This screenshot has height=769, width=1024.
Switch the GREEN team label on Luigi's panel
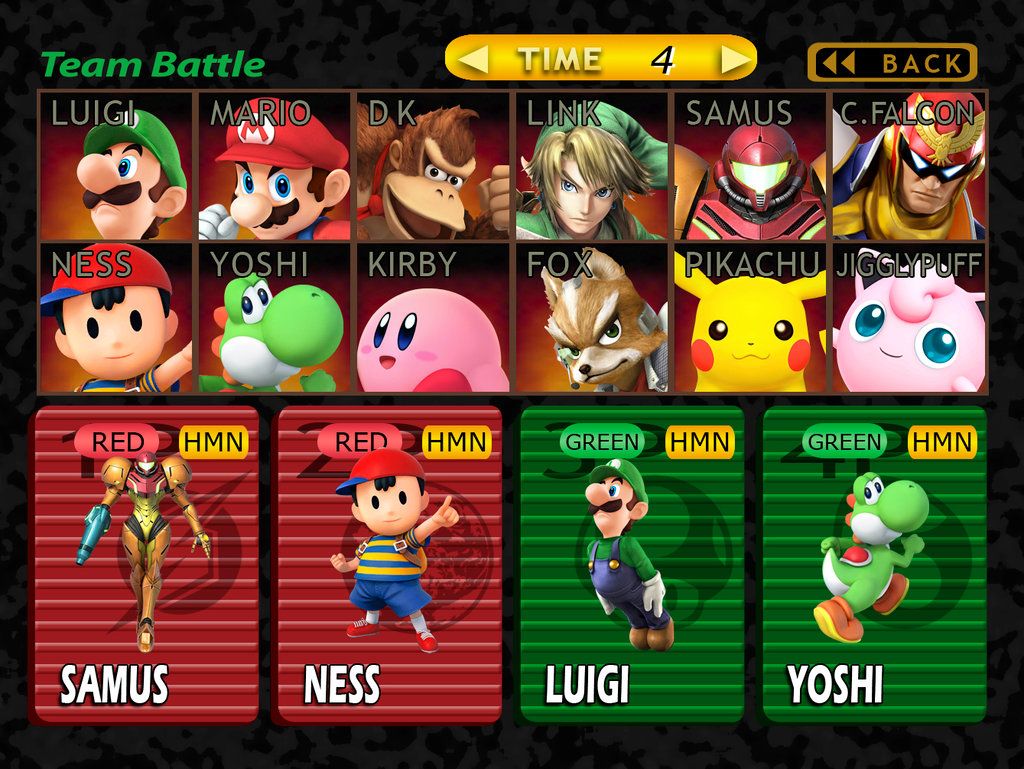(603, 441)
